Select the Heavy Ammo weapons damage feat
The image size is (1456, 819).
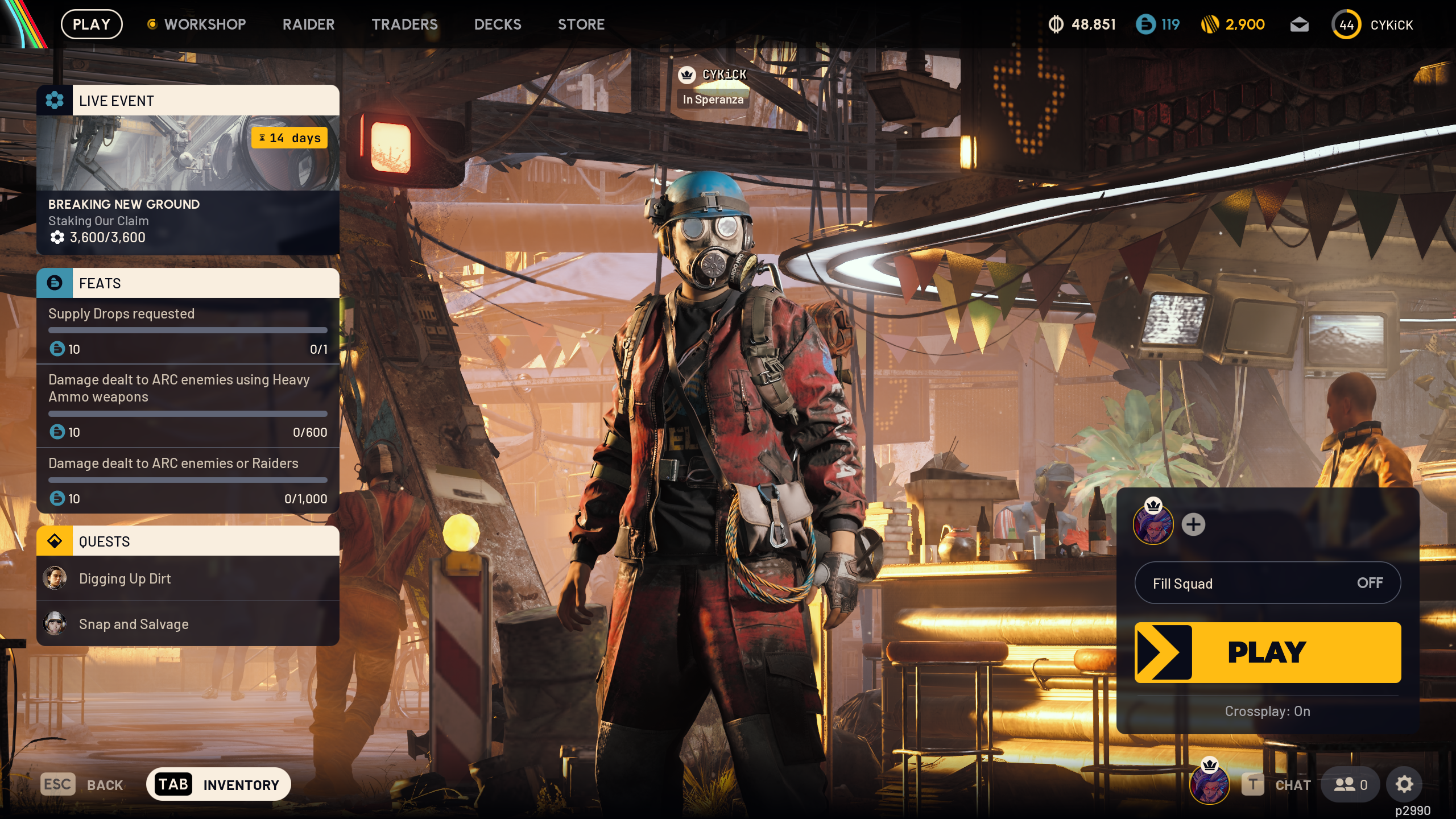click(x=188, y=405)
